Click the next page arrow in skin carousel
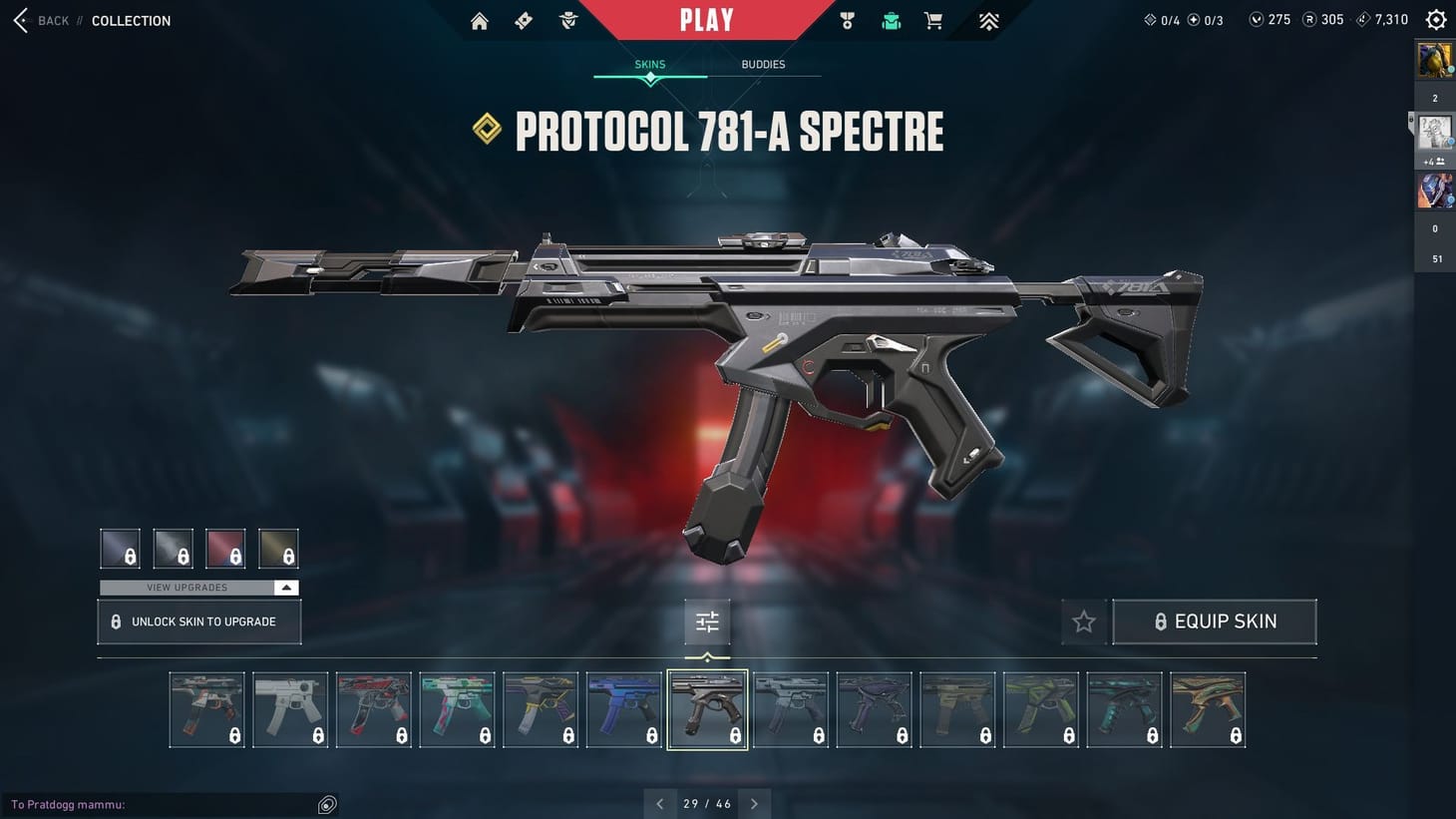The height and width of the screenshot is (819, 1456). [x=755, y=803]
